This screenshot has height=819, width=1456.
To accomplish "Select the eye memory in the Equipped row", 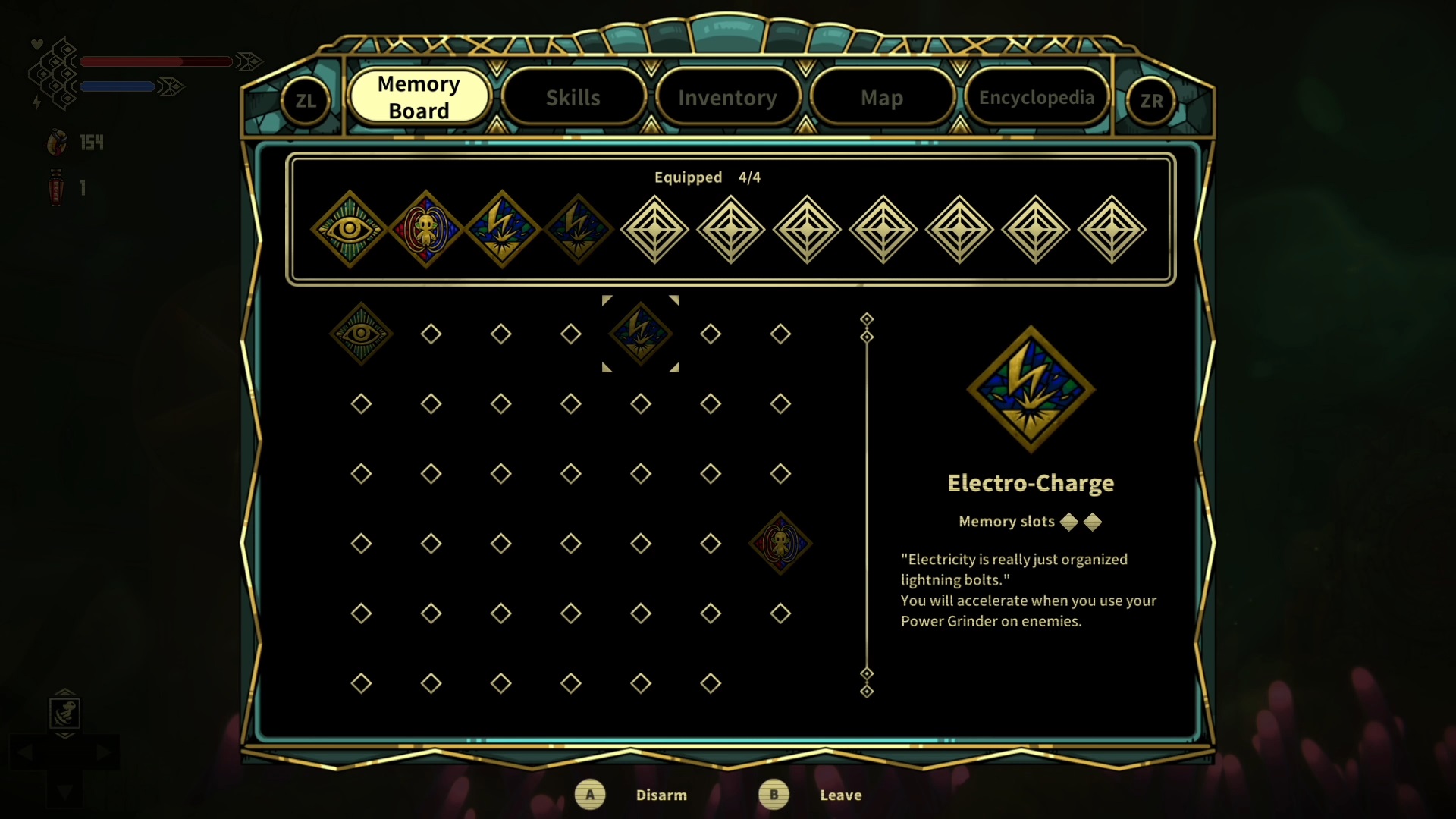I will point(350,229).
